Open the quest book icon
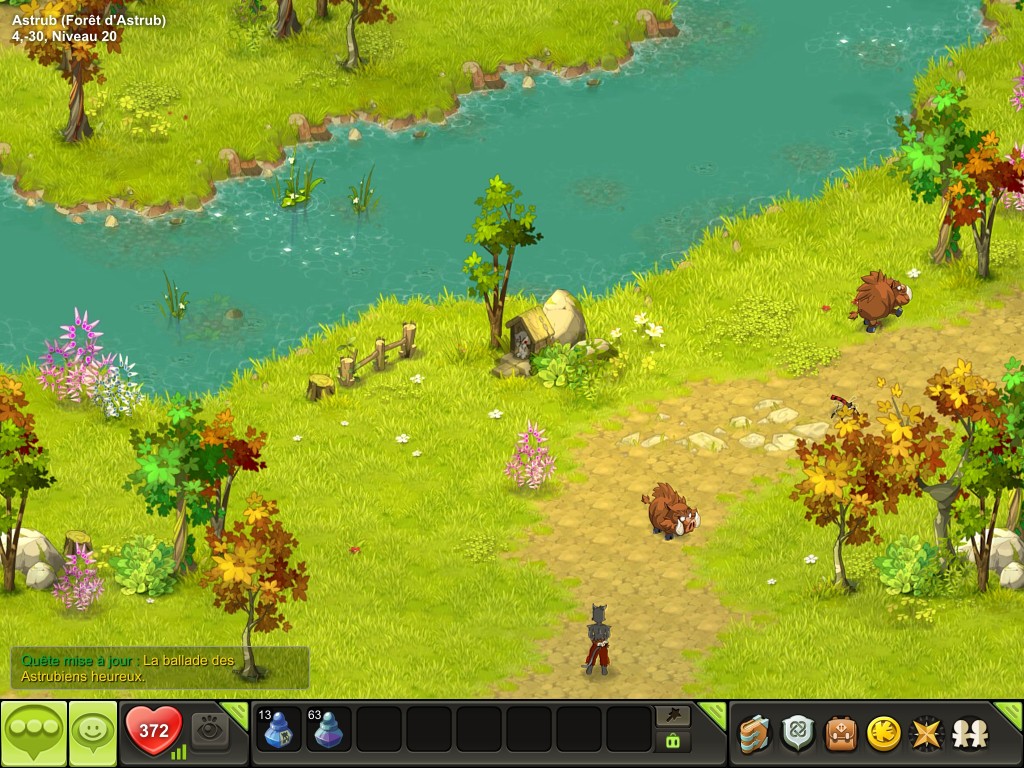This screenshot has height=768, width=1024. click(x=754, y=734)
